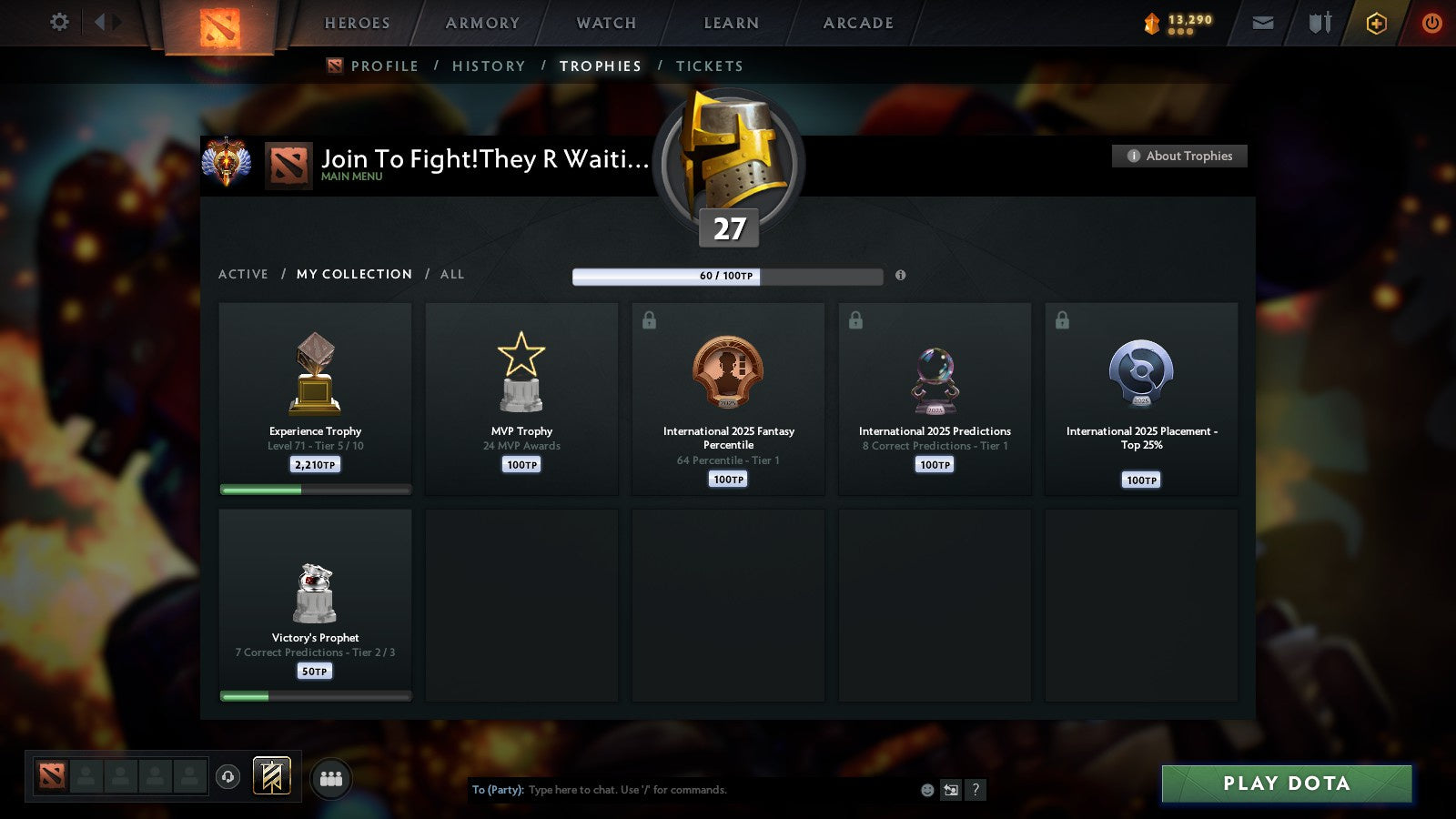1456x819 pixels.
Task: Open the Dota 2 home logo icon
Action: [218, 25]
